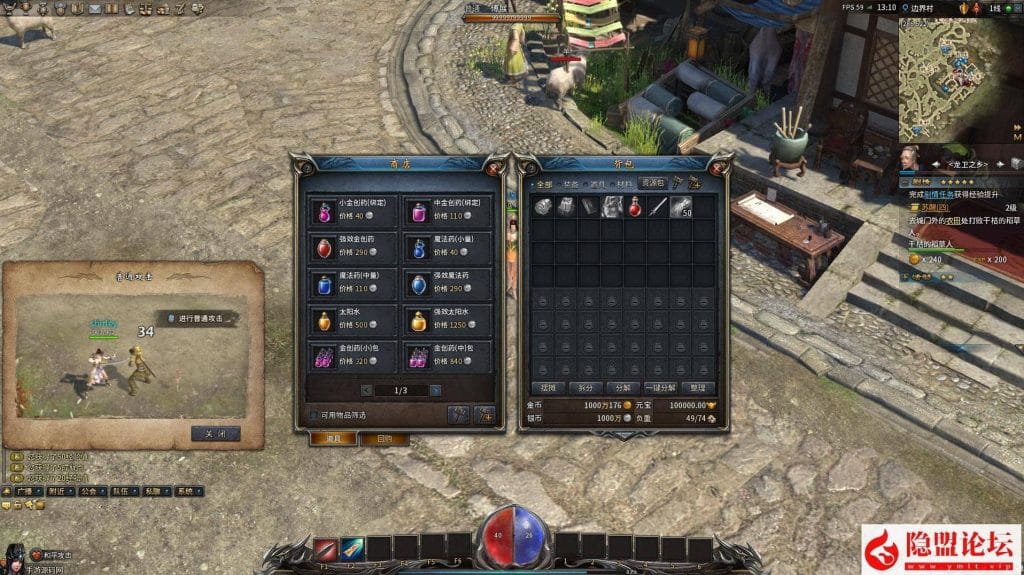1024x575 pixels.
Task: Switch chat to the 公会 guild channel
Action: [x=91, y=492]
